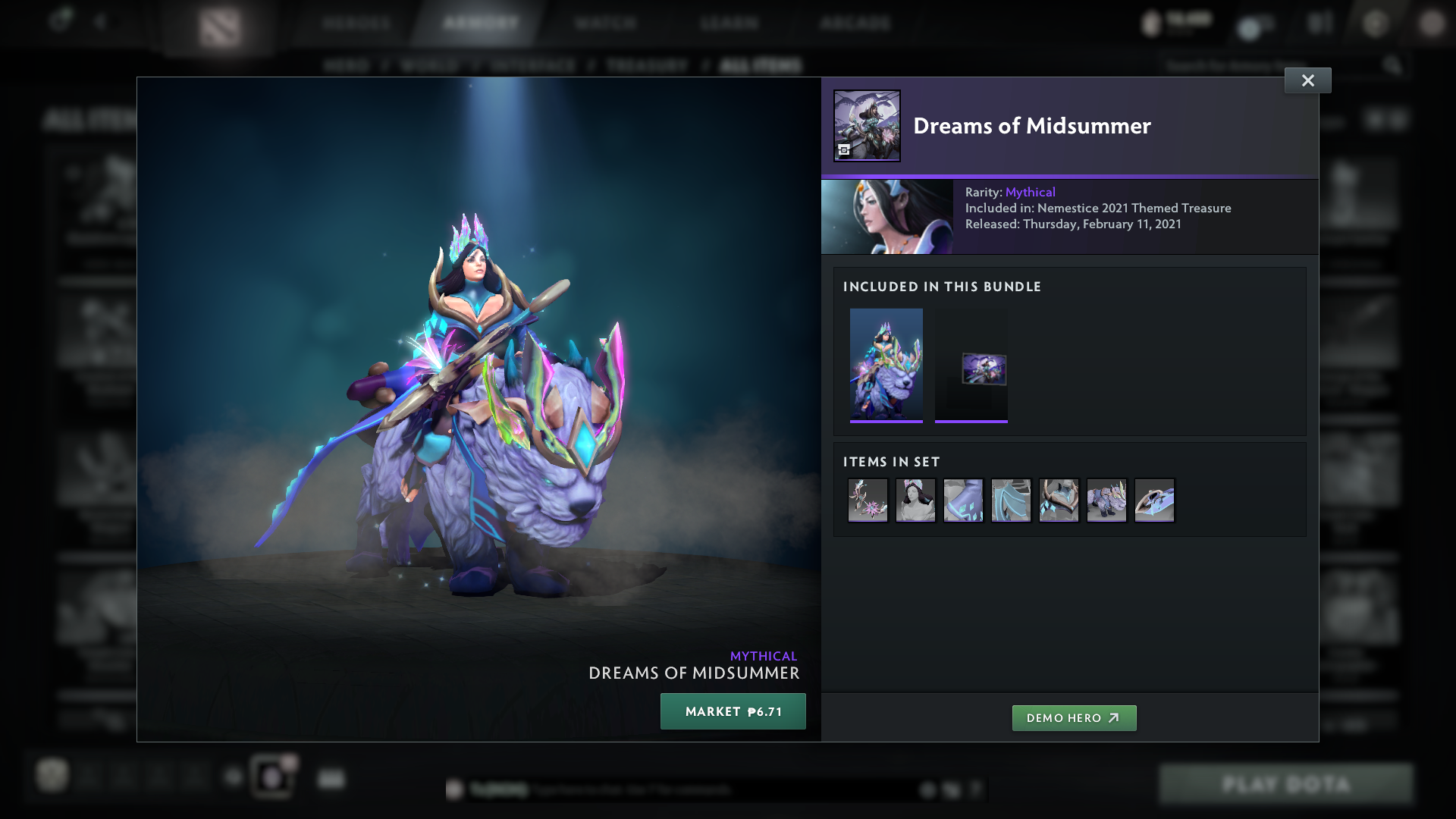Image resolution: width=1456 pixels, height=819 pixels.
Task: Choose the light blue cape item
Action: (1011, 500)
